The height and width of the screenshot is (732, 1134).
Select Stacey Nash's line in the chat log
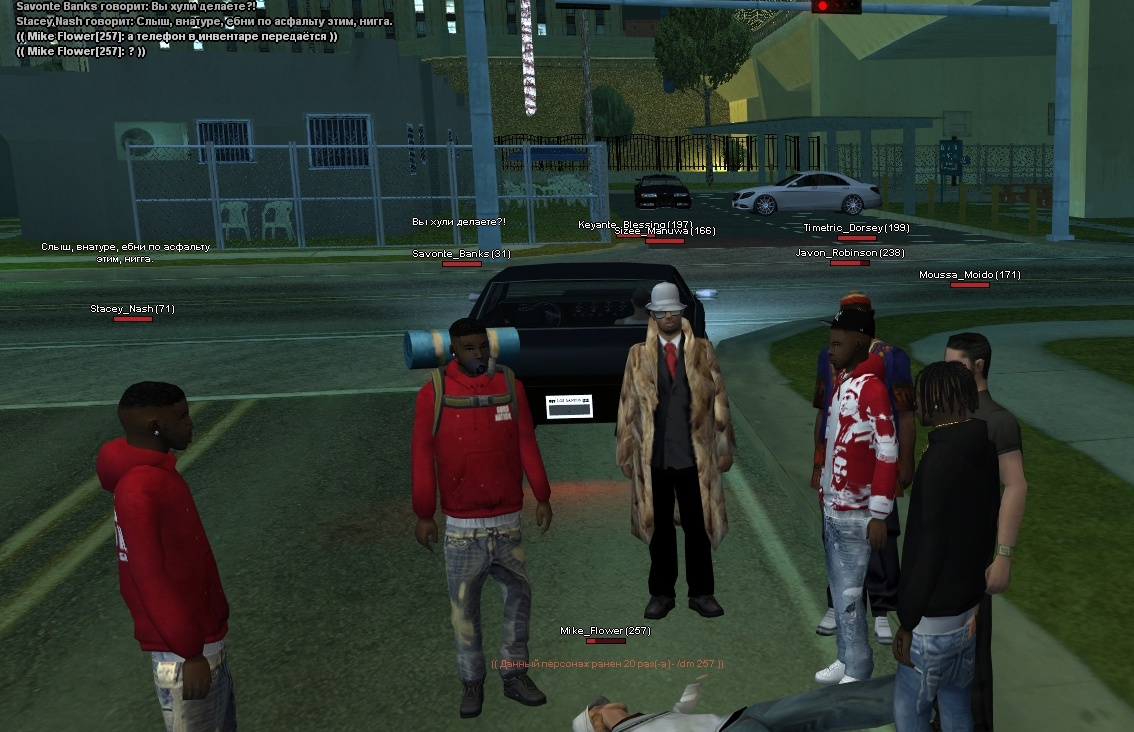point(204,21)
